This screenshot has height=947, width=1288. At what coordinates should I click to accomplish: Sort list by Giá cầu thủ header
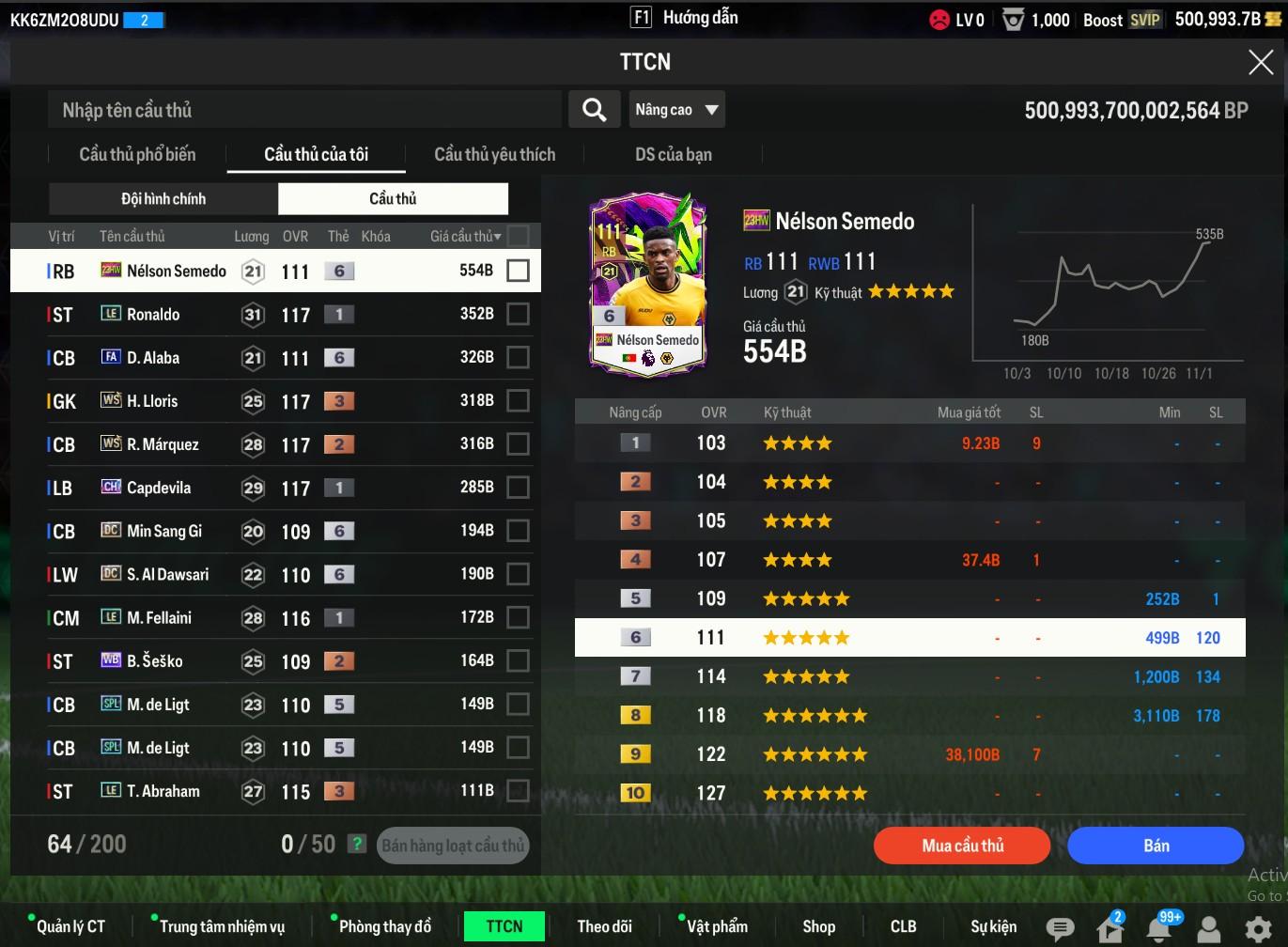click(465, 236)
